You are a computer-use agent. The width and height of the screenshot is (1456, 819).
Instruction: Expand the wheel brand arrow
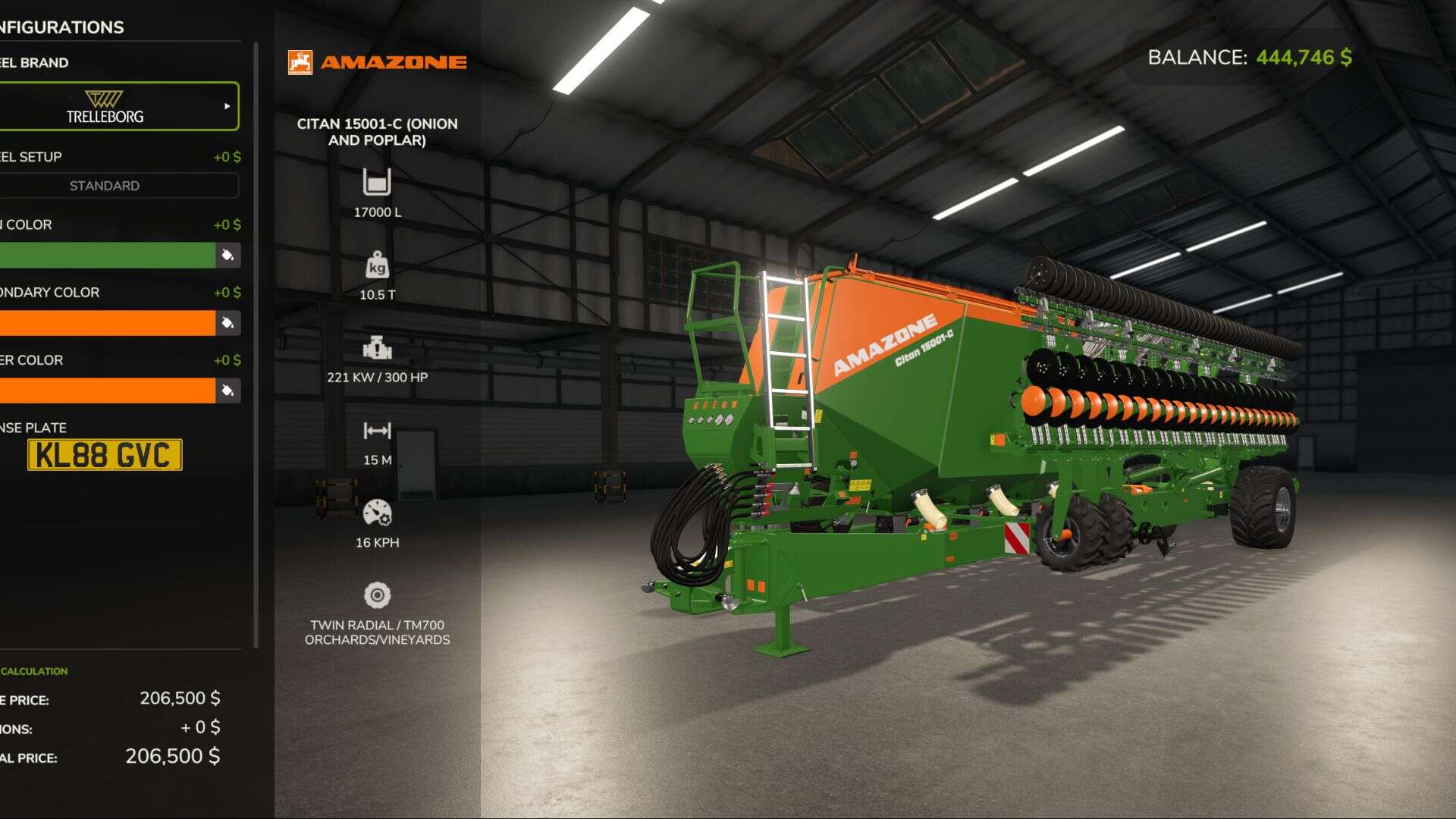226,106
